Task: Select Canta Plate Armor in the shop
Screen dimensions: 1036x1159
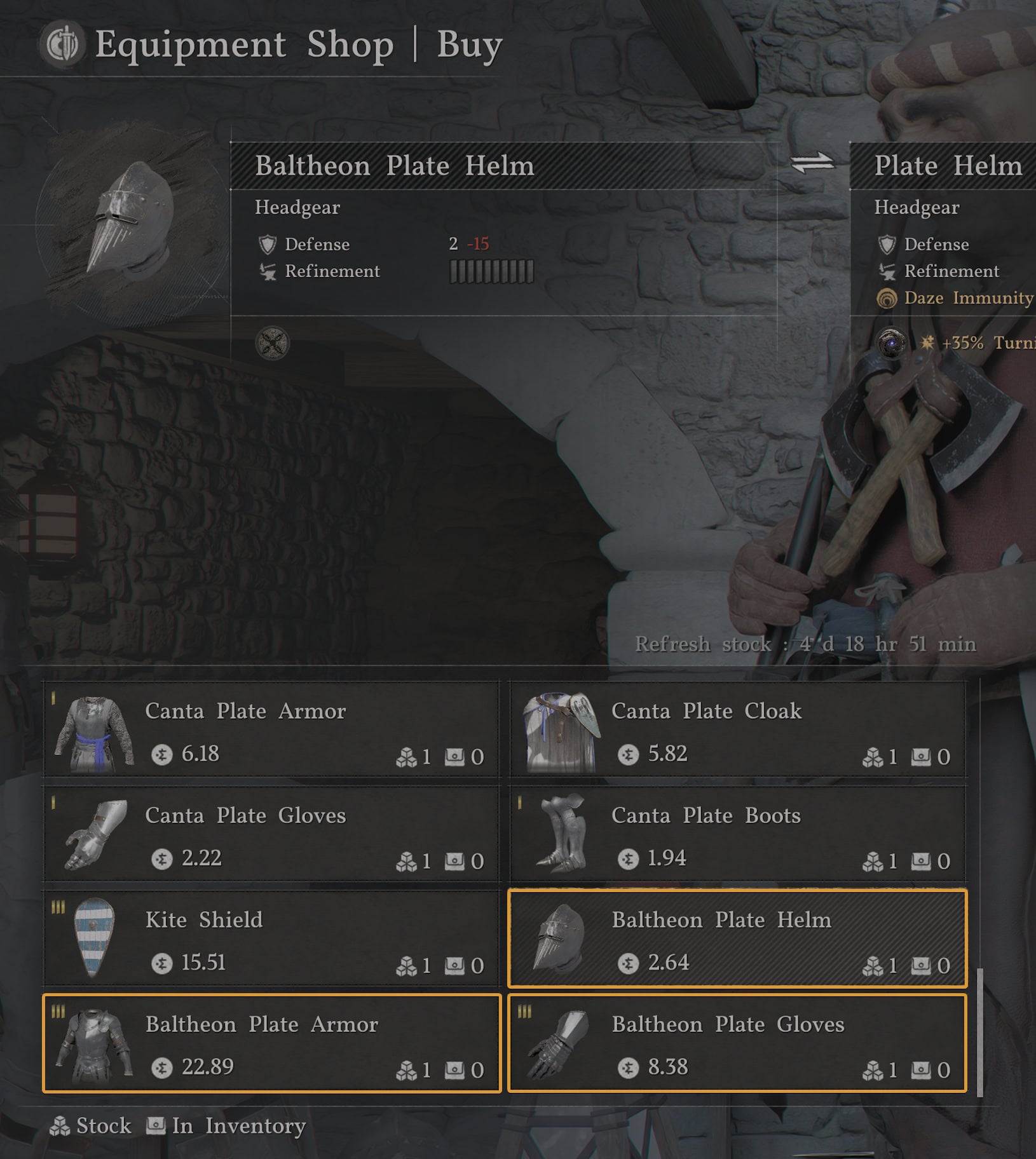Action: pyautogui.click(x=271, y=729)
